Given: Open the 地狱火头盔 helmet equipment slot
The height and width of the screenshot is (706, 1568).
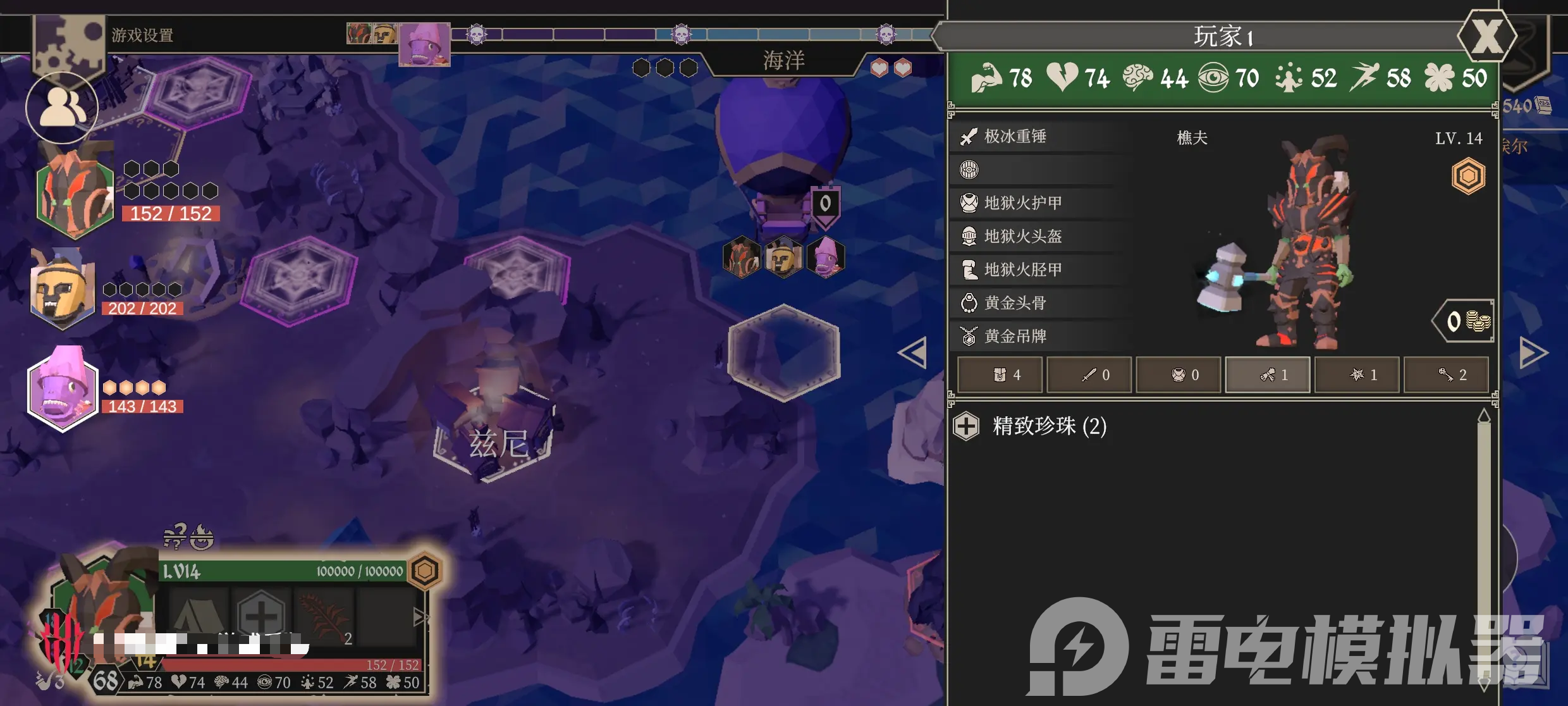Looking at the screenshot, I should [1024, 236].
